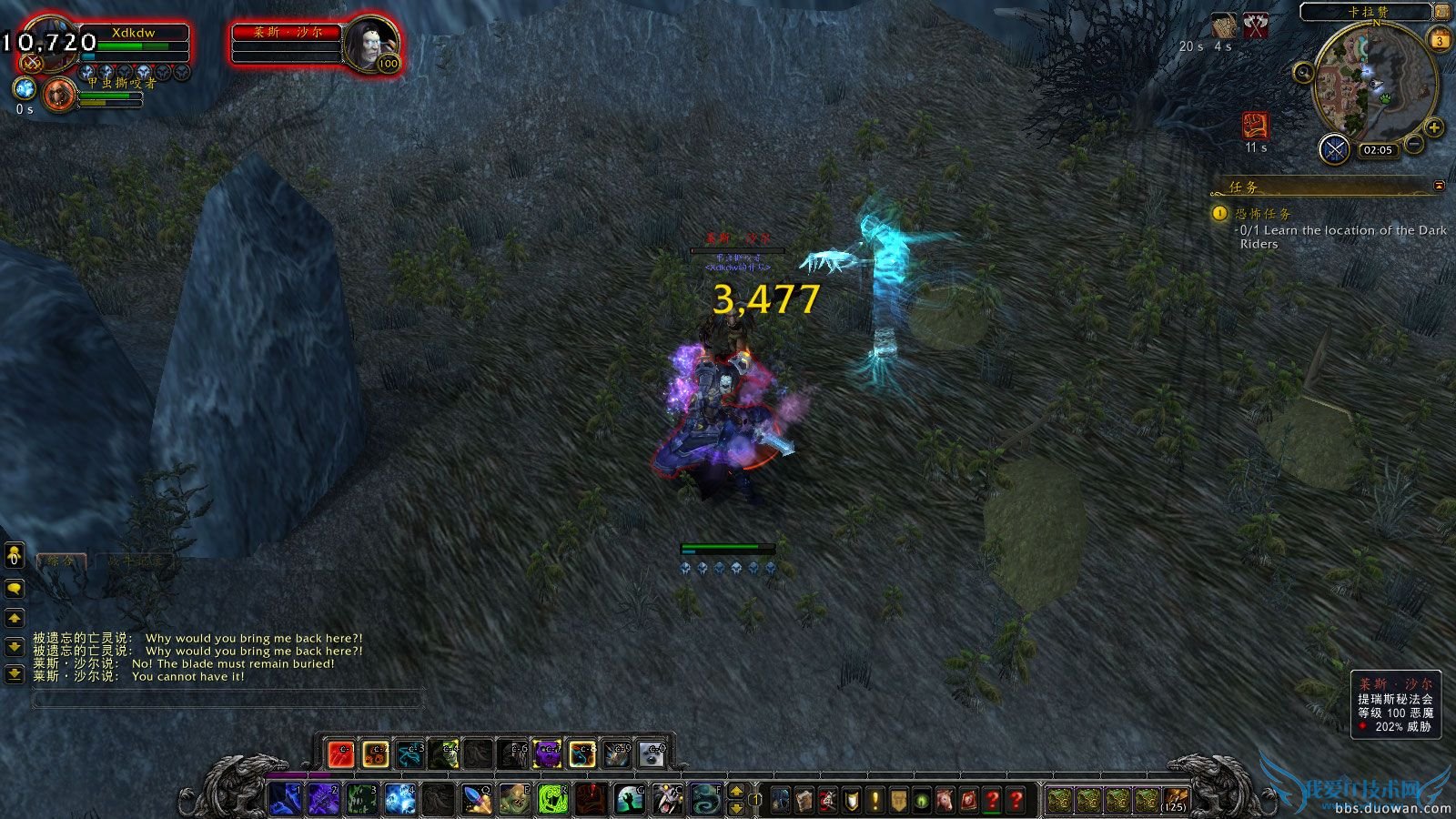The width and height of the screenshot is (1456, 819).
Task: Open the backpack showing 125 slots
Action: click(x=1175, y=800)
